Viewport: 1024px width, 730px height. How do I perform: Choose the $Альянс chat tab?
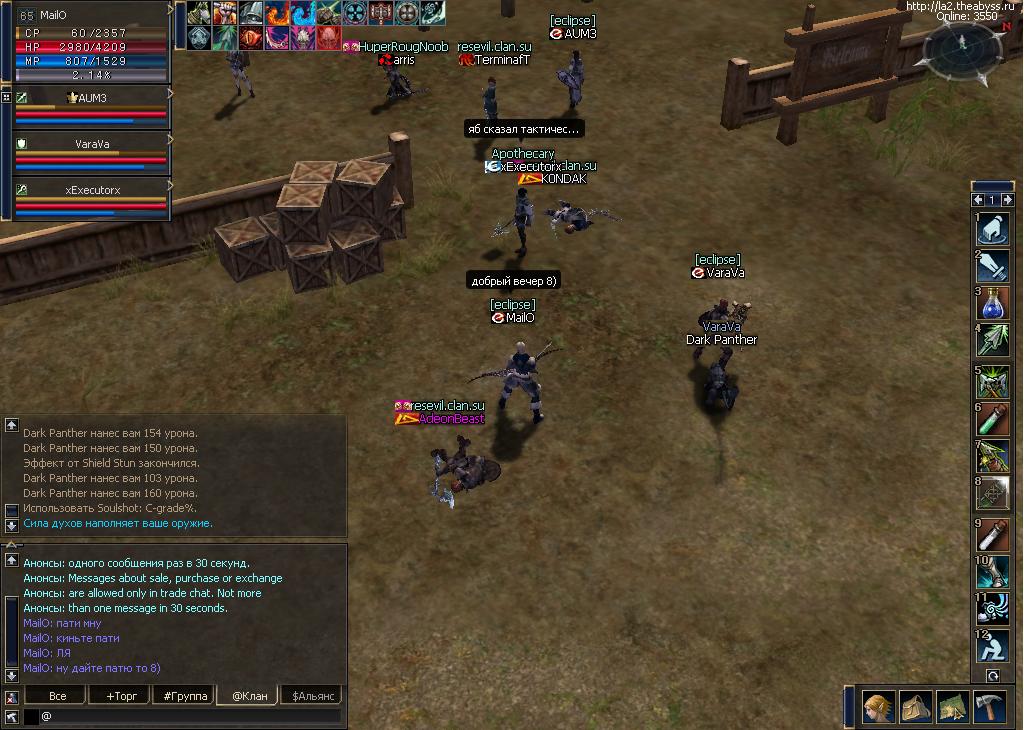point(312,695)
